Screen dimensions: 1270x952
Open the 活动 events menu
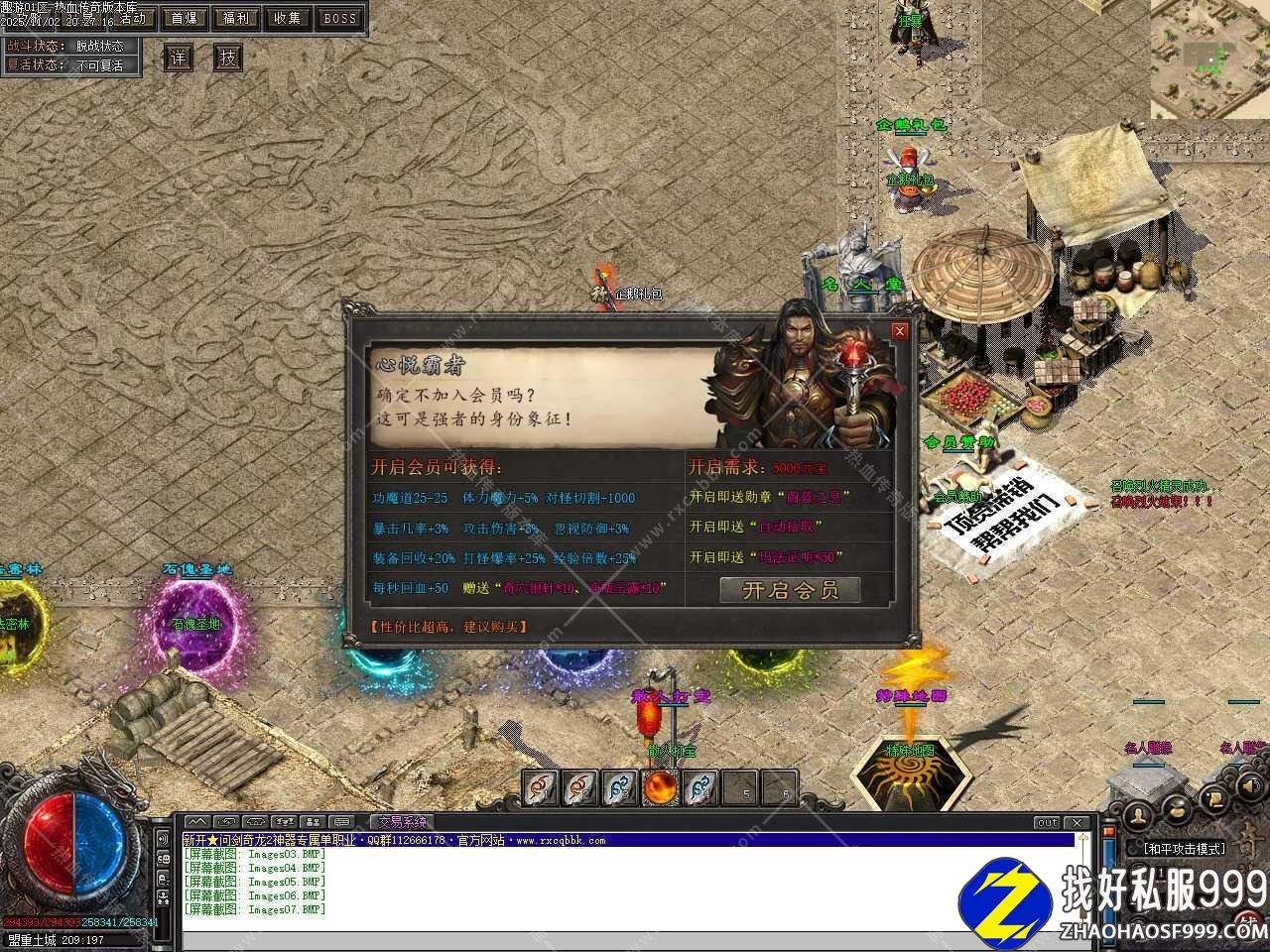(132, 18)
